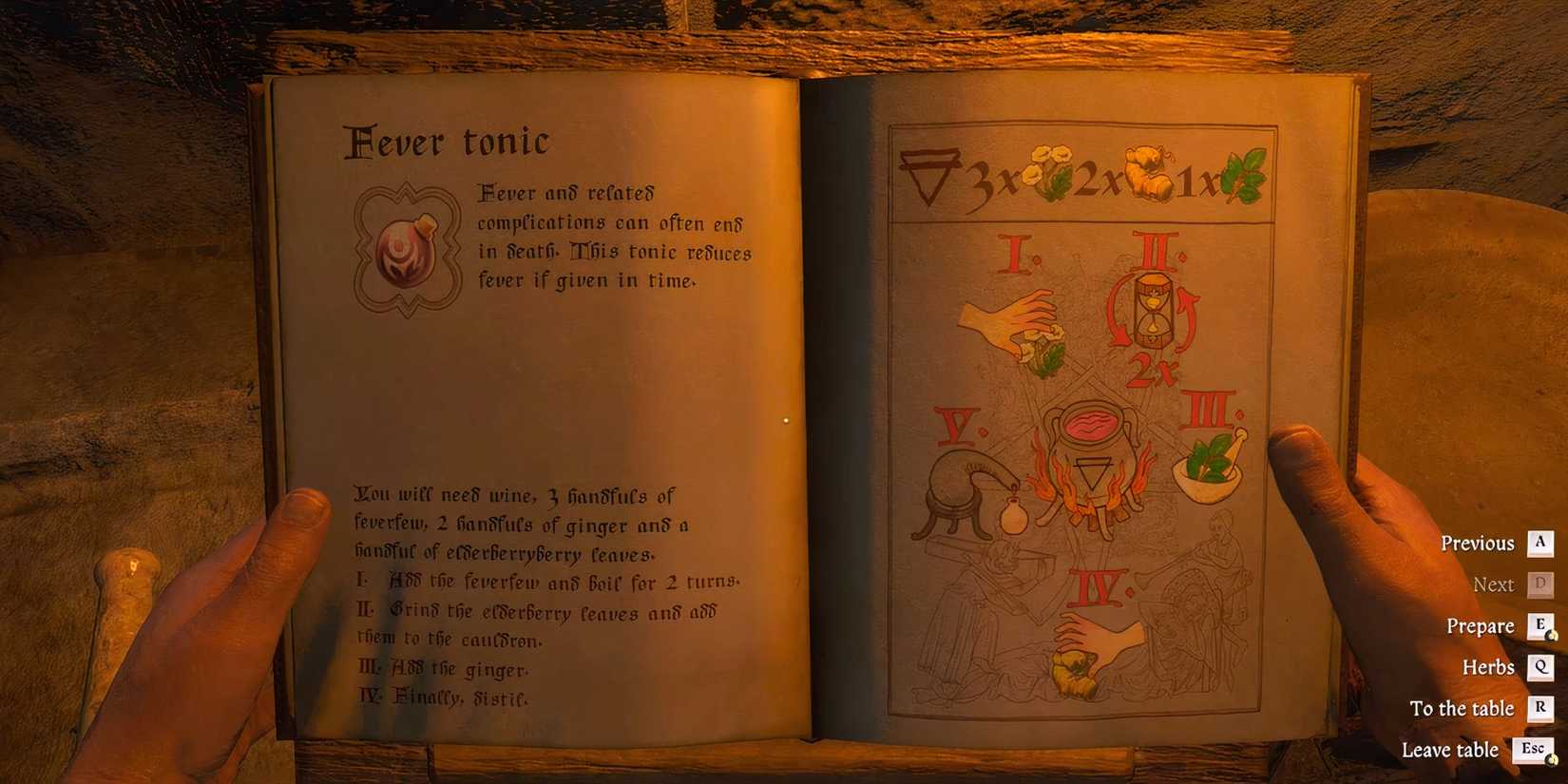
Task: Choose To the table
Action: click(1463, 708)
